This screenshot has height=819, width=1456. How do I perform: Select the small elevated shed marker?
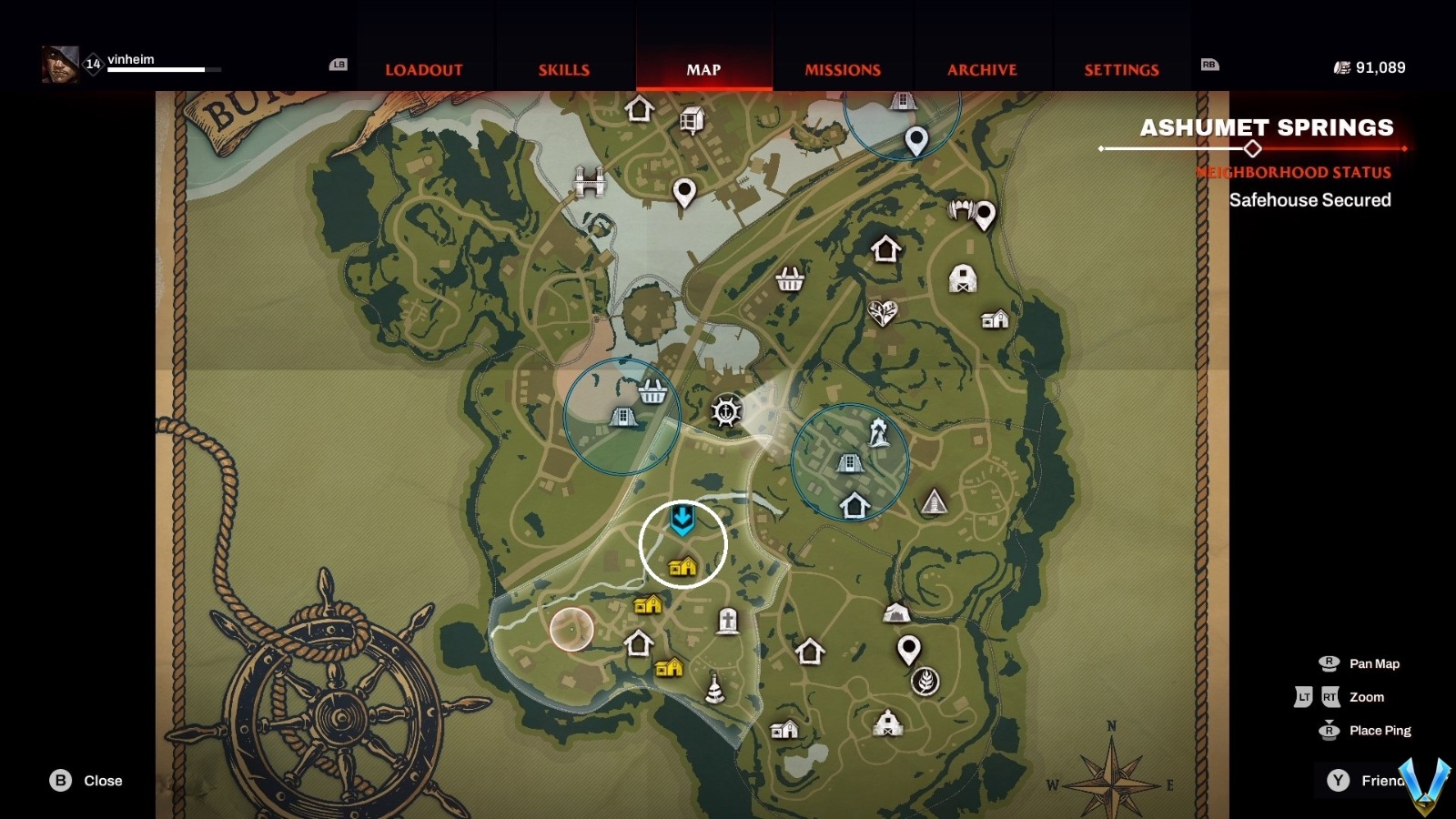(692, 119)
